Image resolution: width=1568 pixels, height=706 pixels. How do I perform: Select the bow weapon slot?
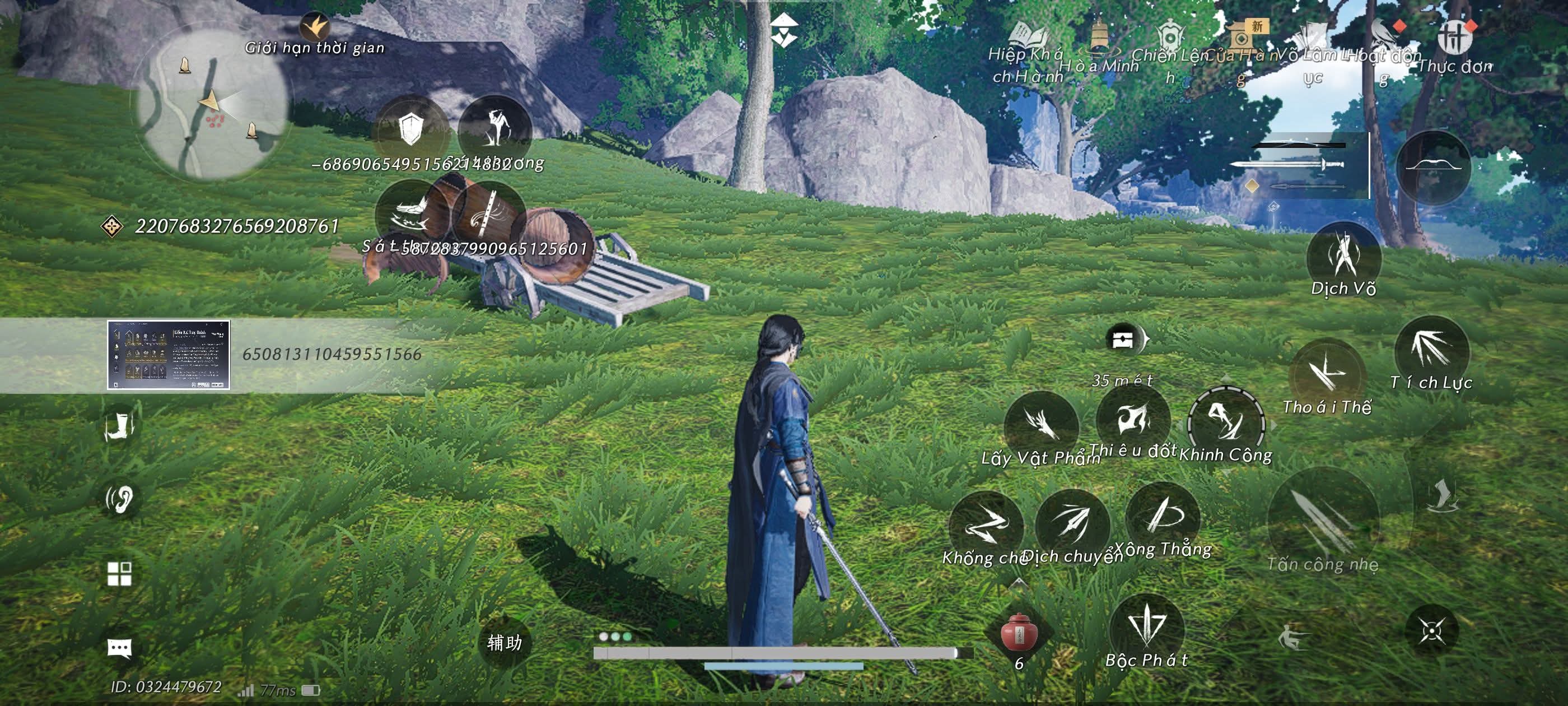tap(1433, 166)
